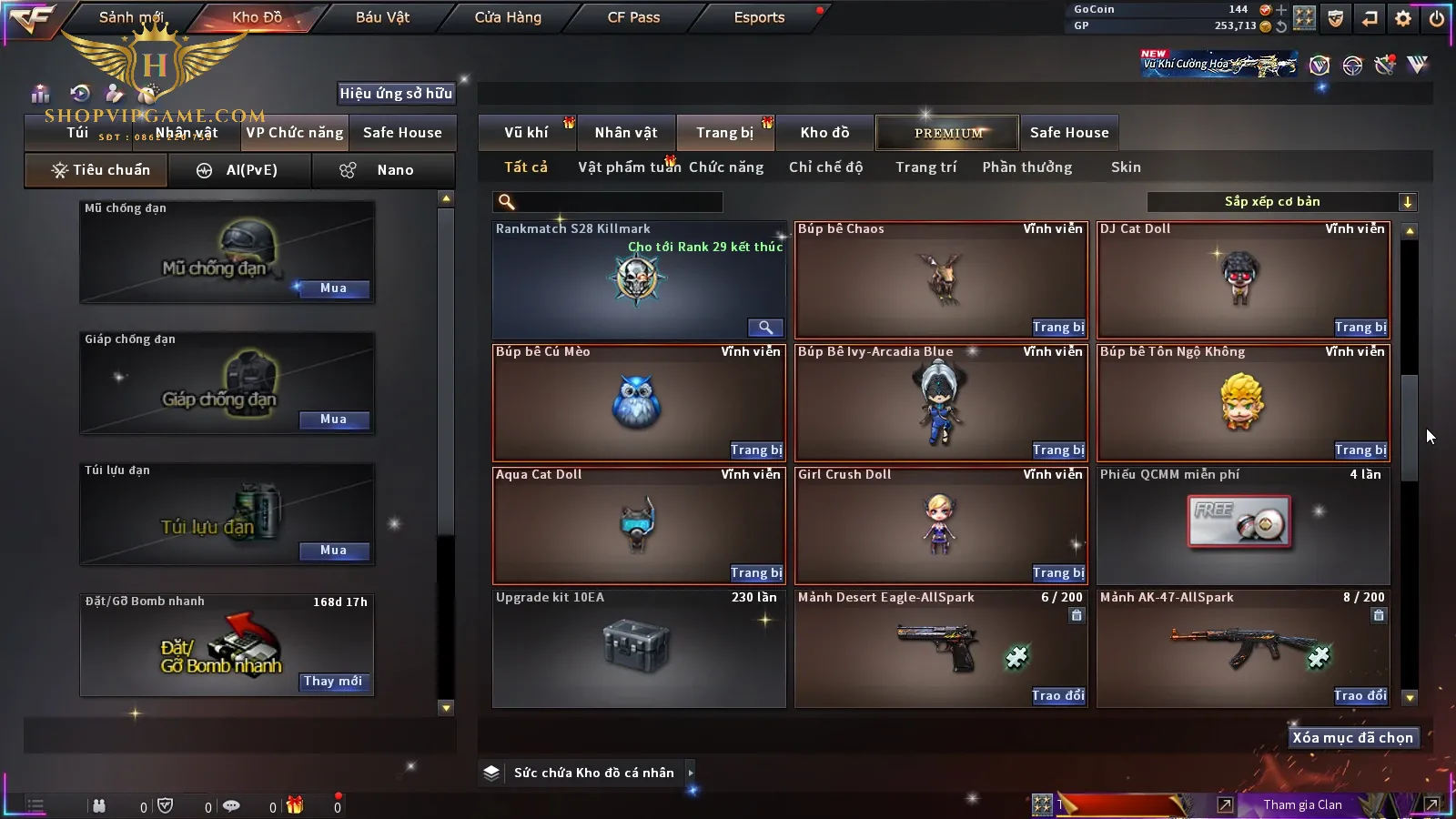Open settings with the gear icon
This screenshot has height=819, width=1456.
[1403, 18]
